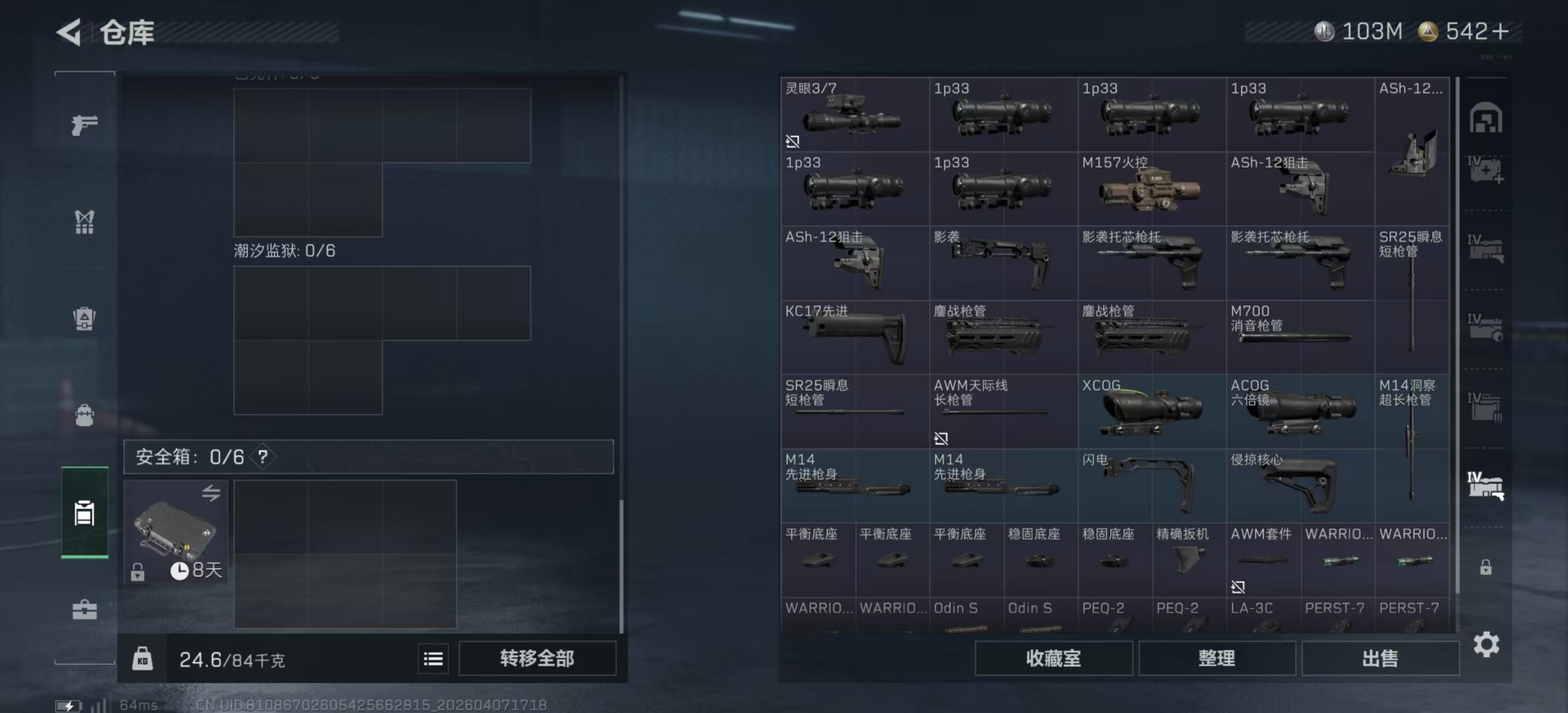1568x713 pixels.
Task: Pick the AWM天际线 长枪管 item
Action: click(x=1002, y=412)
